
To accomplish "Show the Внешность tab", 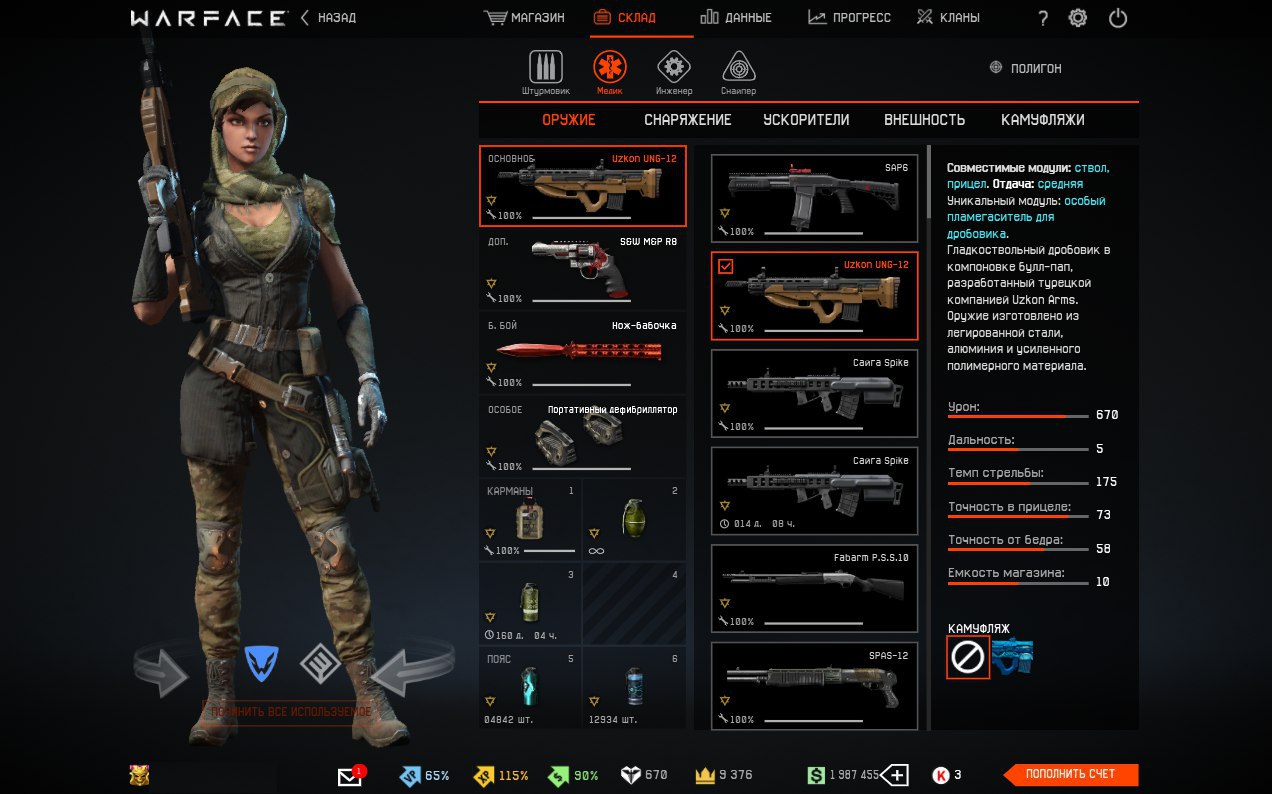I will pyautogui.click(x=924, y=120).
